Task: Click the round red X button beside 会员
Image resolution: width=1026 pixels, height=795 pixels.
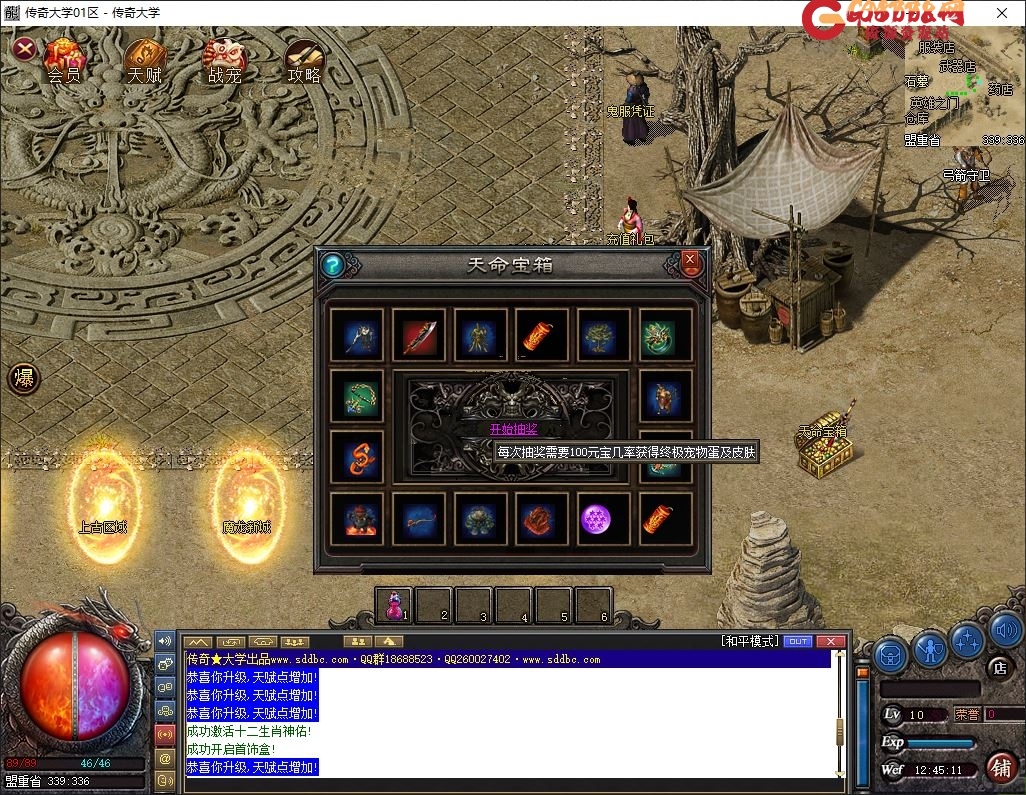Action: (x=25, y=49)
